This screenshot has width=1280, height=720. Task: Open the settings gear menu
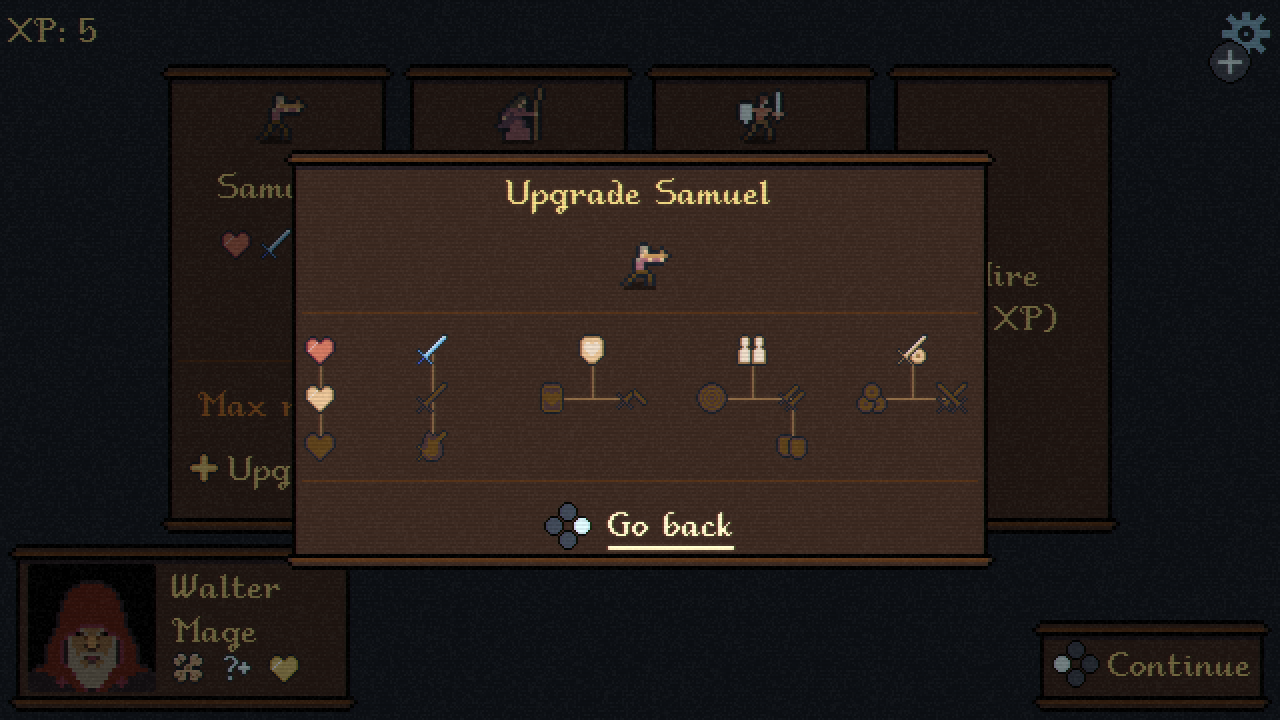1245,32
